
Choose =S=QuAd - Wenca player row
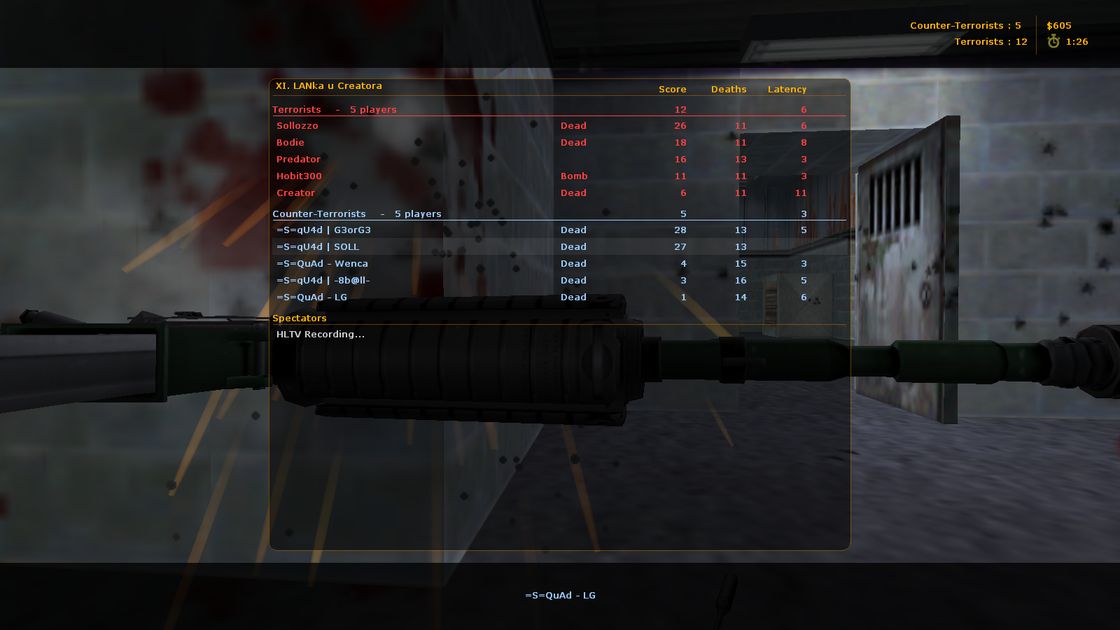(322, 264)
